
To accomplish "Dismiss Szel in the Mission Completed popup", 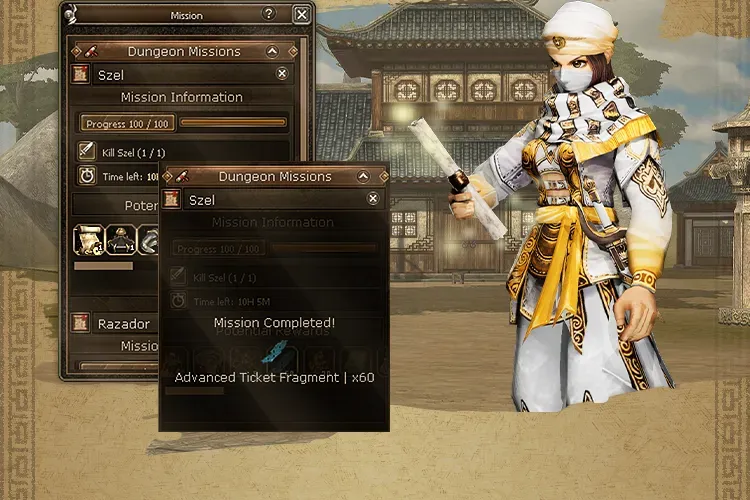I will point(373,199).
